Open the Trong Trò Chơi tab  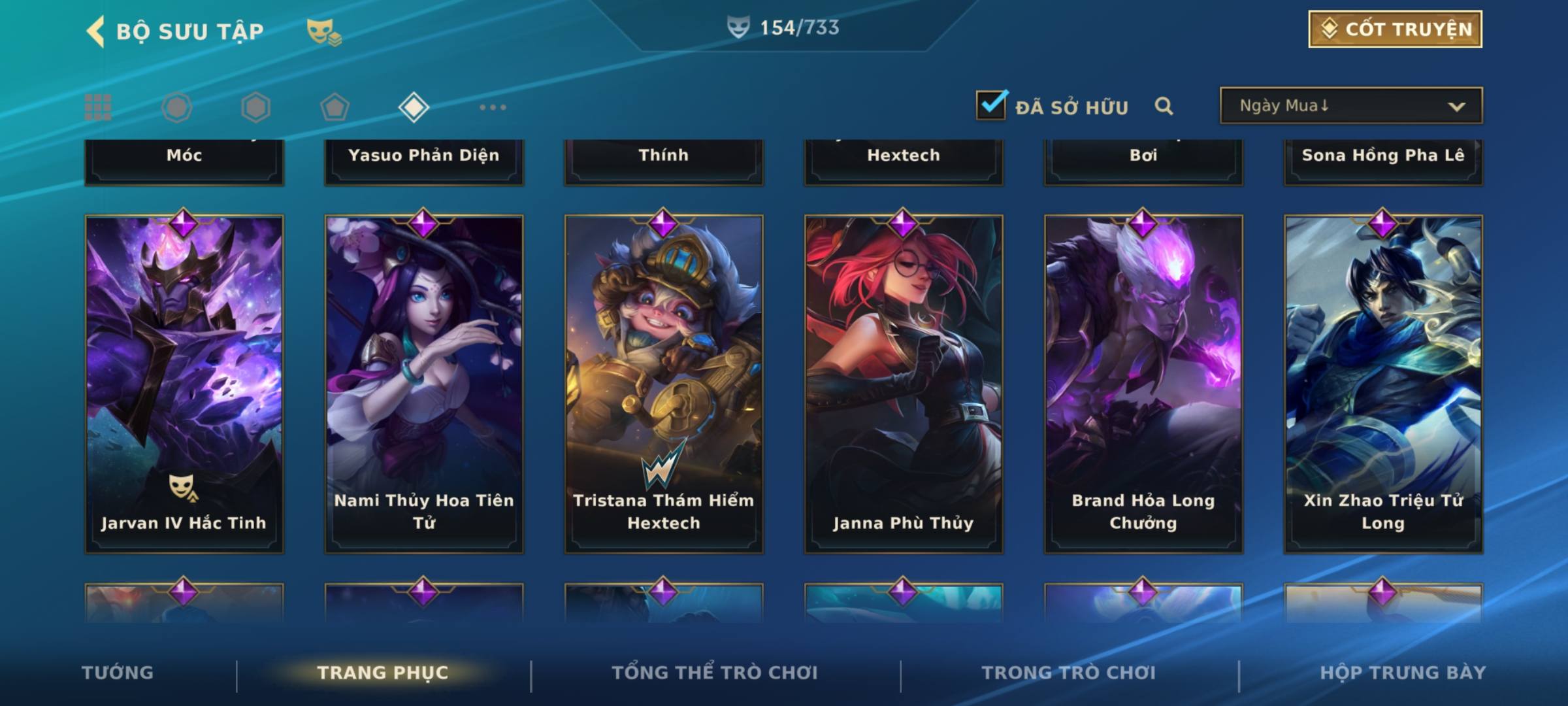[1069, 673]
